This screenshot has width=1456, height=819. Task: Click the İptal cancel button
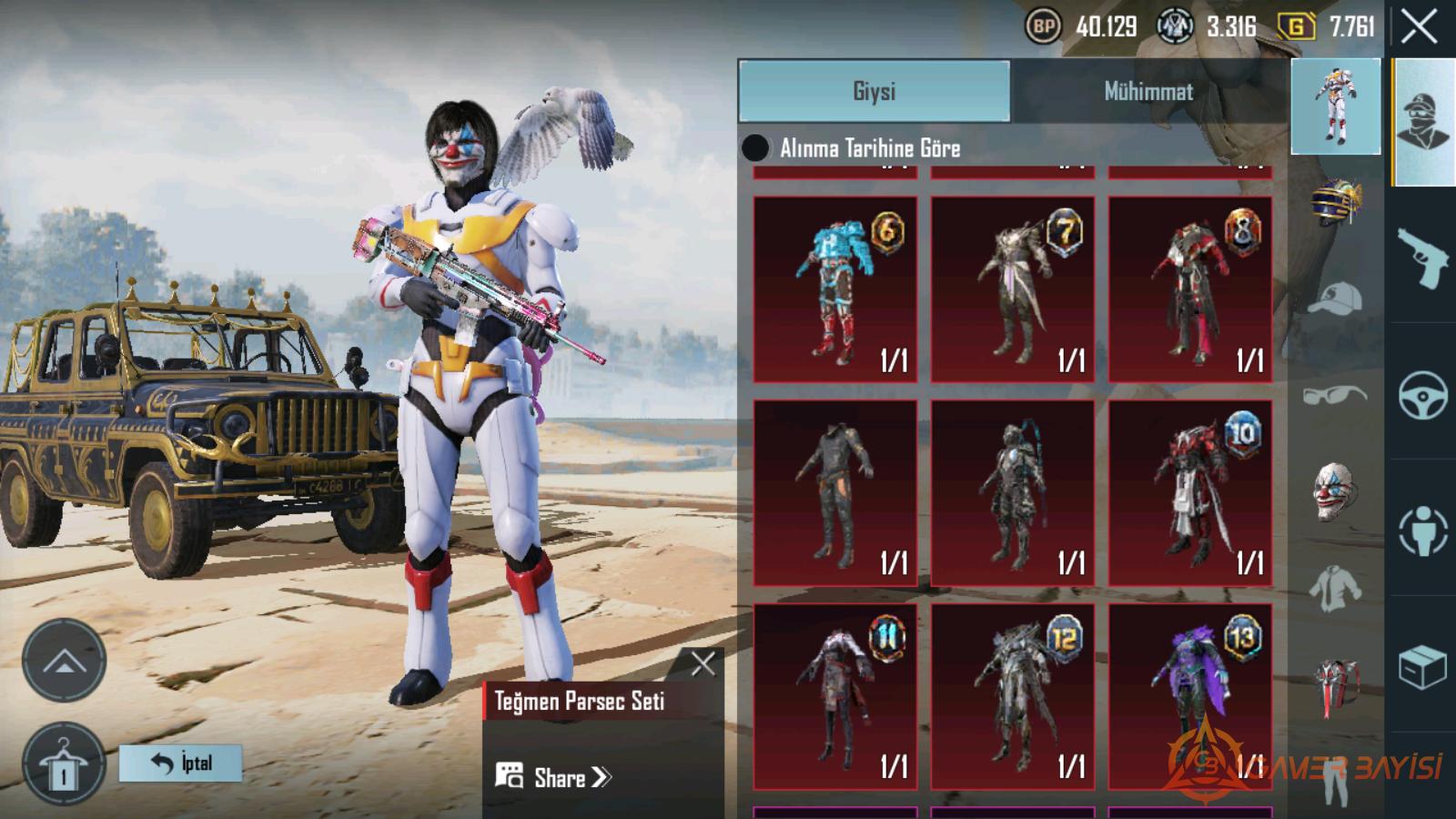(181, 763)
